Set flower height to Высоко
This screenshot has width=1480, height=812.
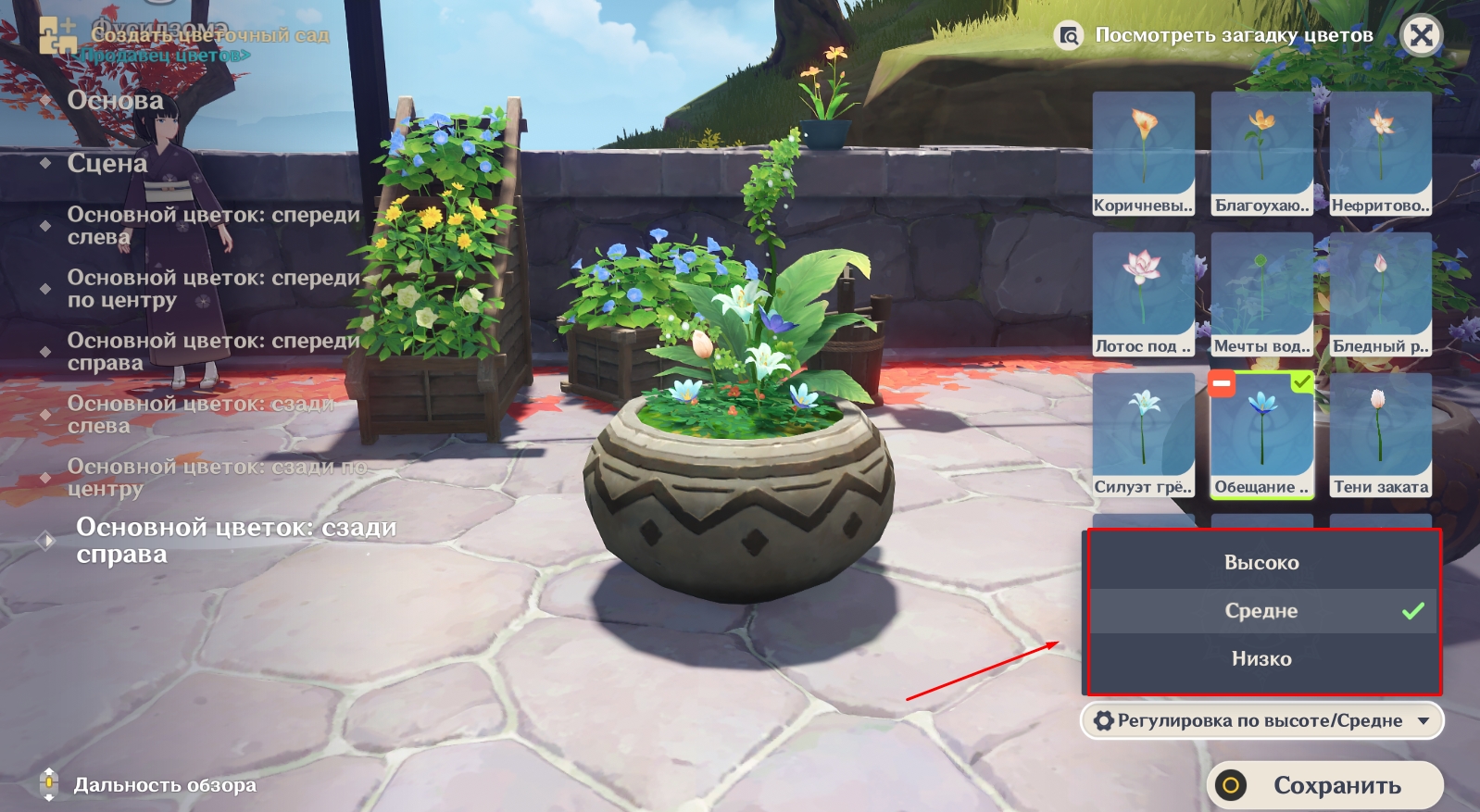pyautogui.click(x=1261, y=563)
